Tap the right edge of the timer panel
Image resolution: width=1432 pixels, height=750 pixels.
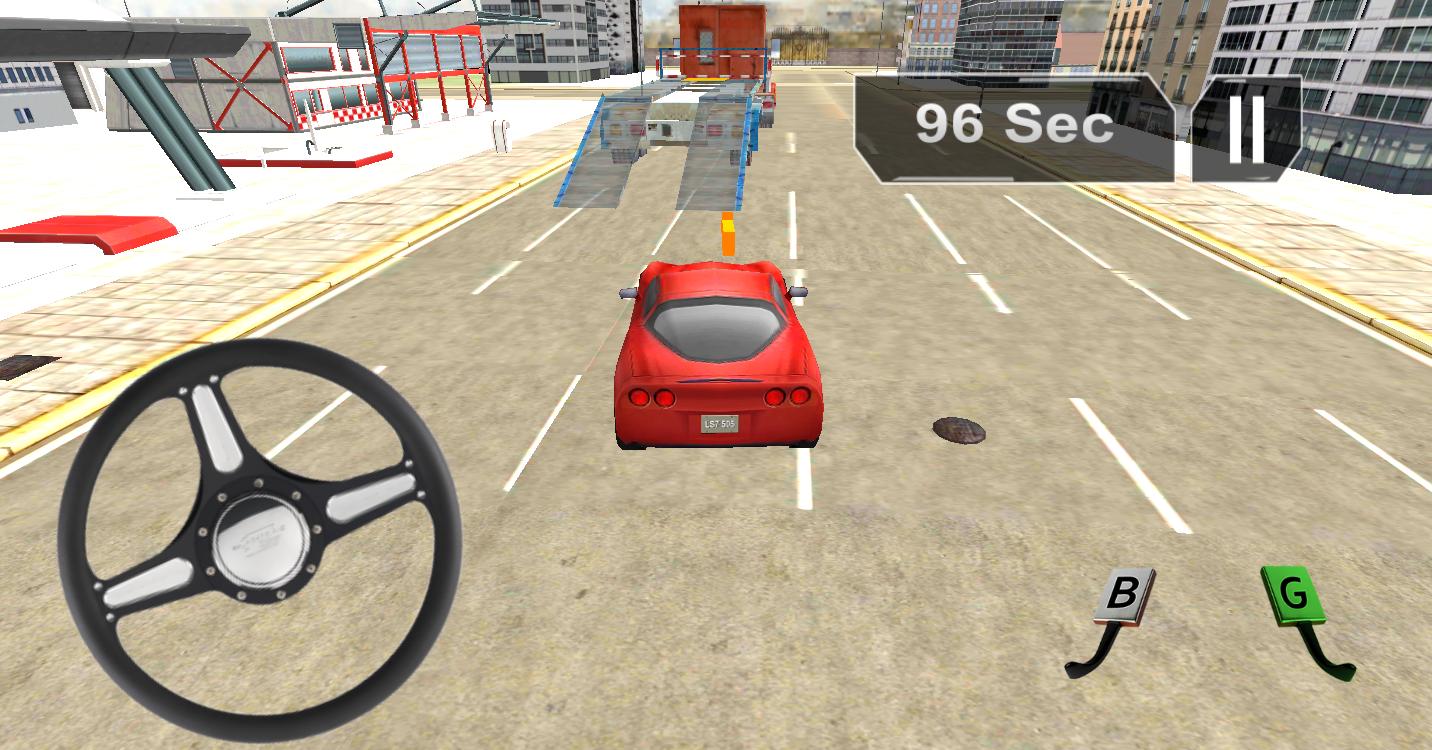pos(1168,125)
